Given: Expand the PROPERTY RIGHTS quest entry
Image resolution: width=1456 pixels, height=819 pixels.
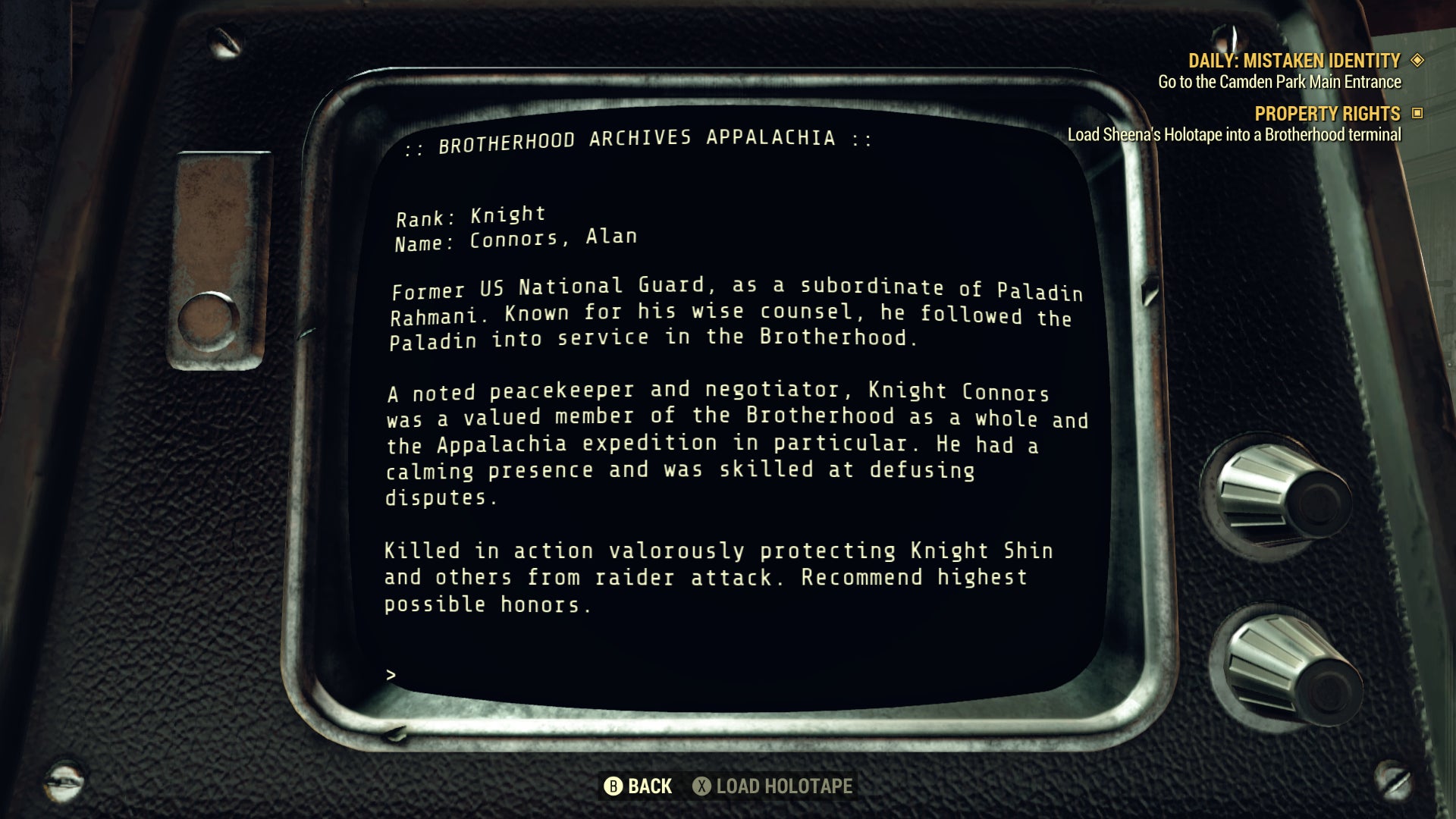Looking at the screenshot, I should pos(1327,115).
